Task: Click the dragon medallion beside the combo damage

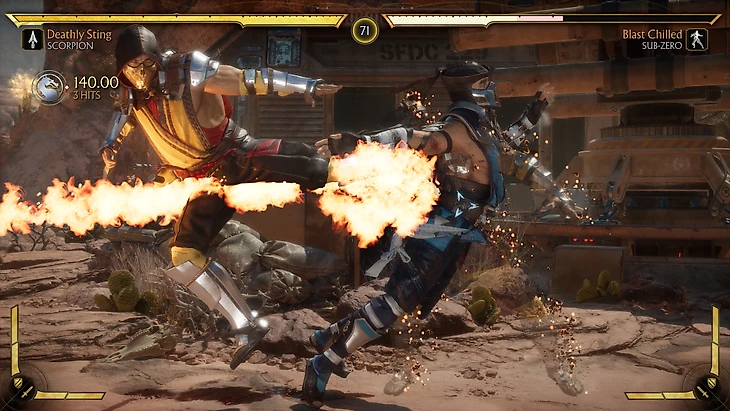Action: tap(49, 87)
